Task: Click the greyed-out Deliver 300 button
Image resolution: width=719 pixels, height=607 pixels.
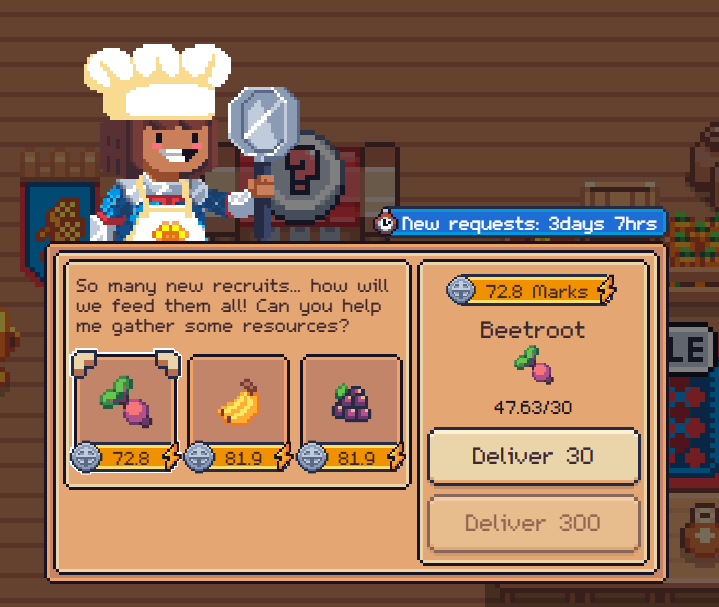Action: [x=533, y=523]
